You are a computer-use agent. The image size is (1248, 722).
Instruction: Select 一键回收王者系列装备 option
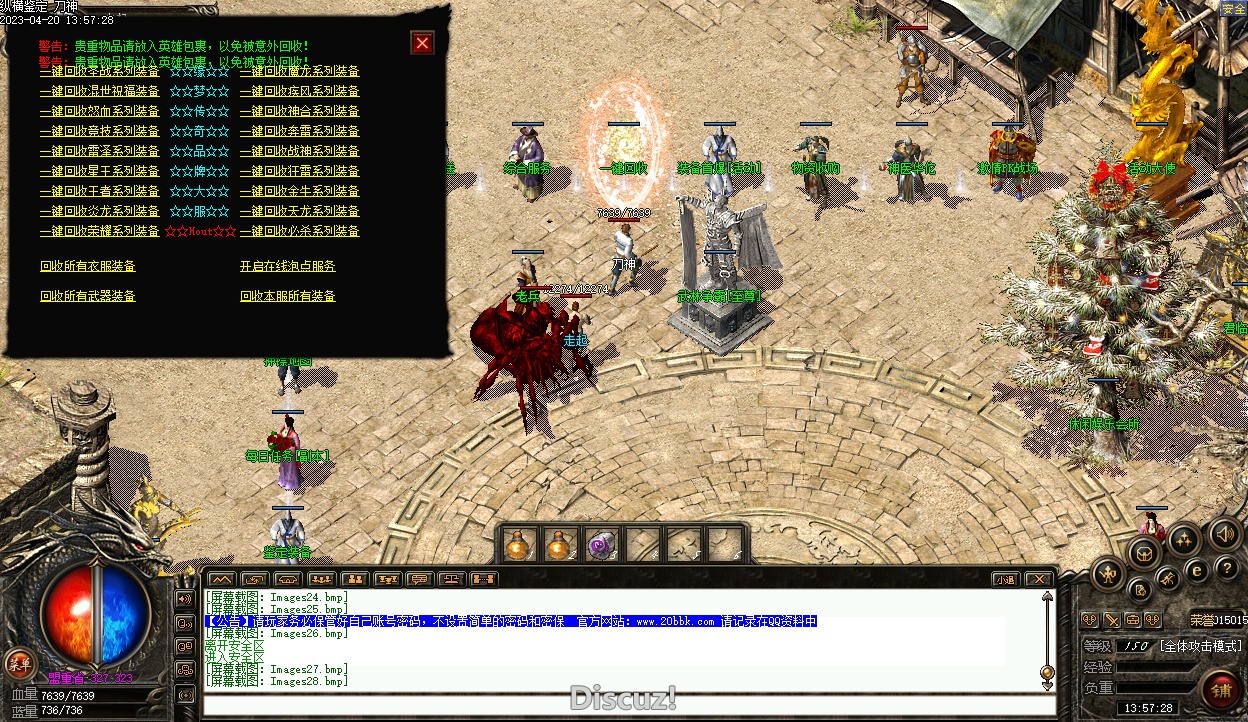(99, 191)
